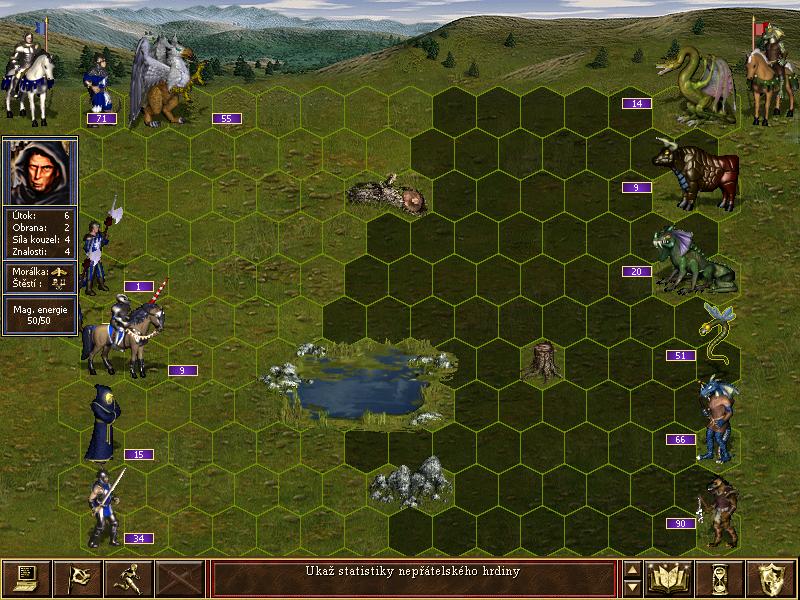This screenshot has height=600, width=800.
Task: Wait with the hourglass button
Action: [721, 578]
